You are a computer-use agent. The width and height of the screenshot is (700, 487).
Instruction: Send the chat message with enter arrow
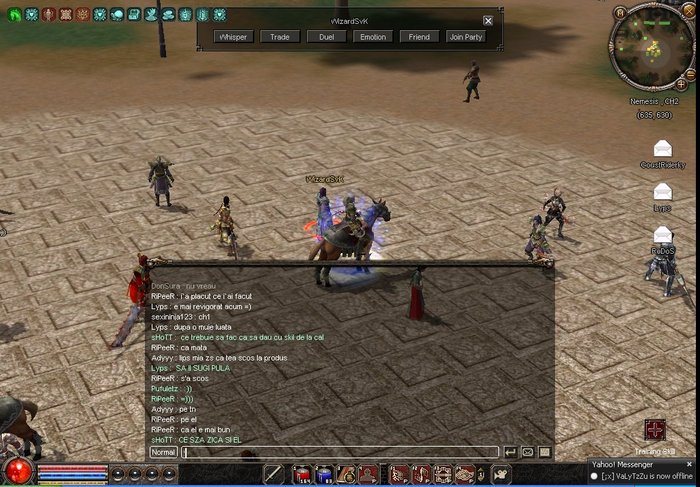[510, 452]
